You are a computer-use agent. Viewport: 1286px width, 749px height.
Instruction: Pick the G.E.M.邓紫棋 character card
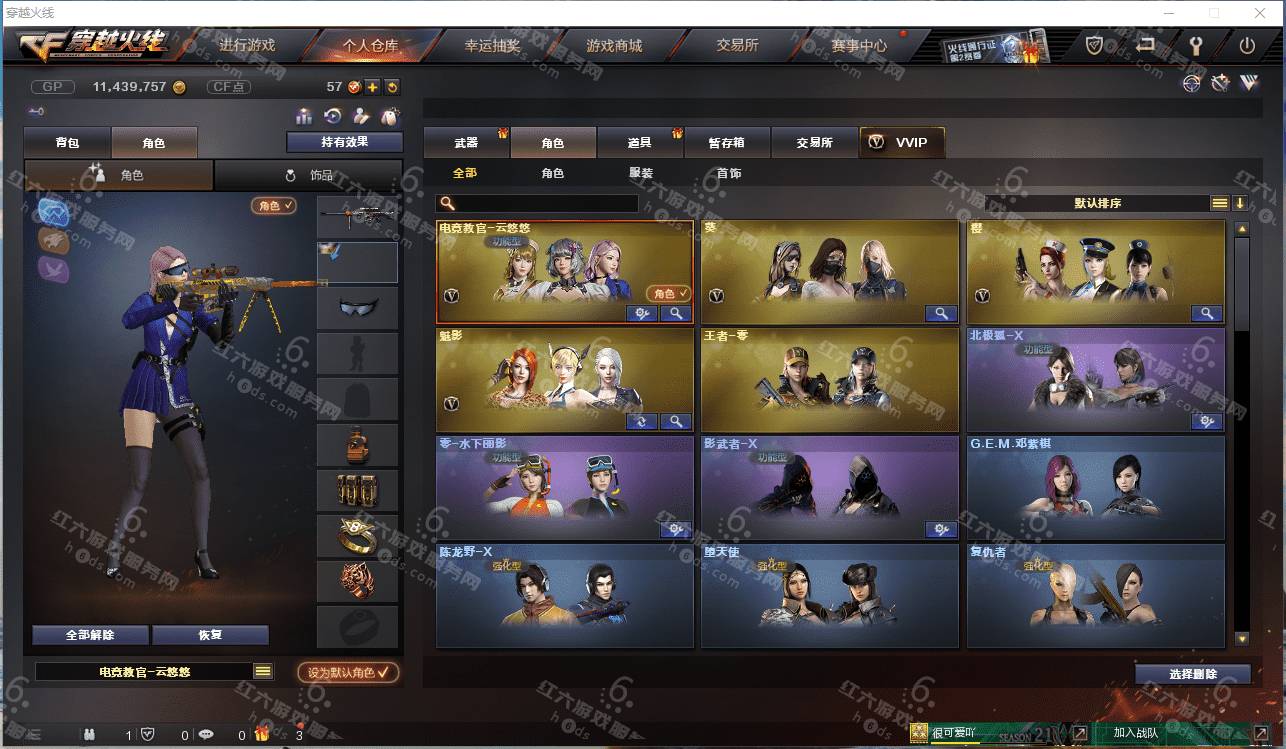(1095, 488)
